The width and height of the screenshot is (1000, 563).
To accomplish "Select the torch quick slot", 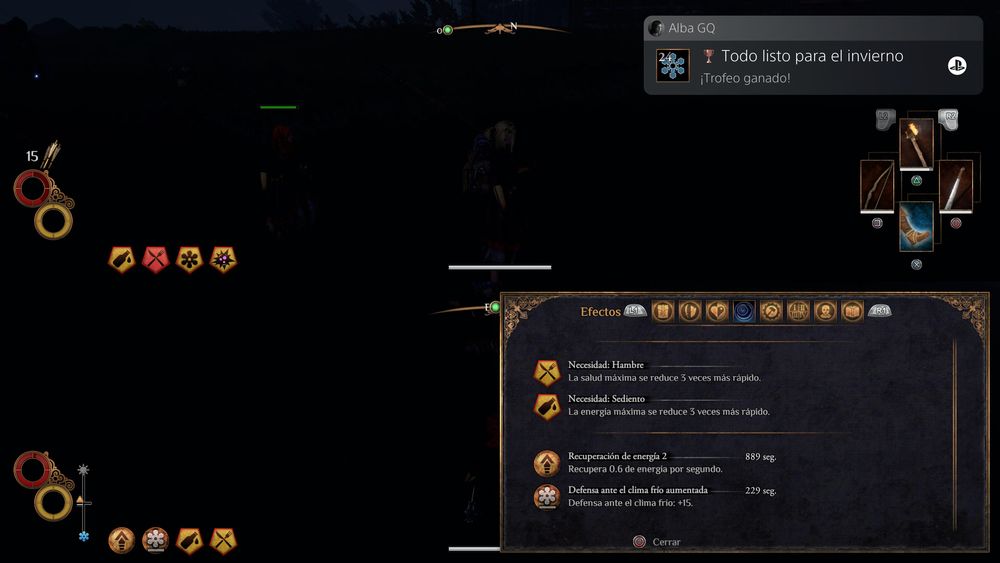I will click(x=916, y=145).
